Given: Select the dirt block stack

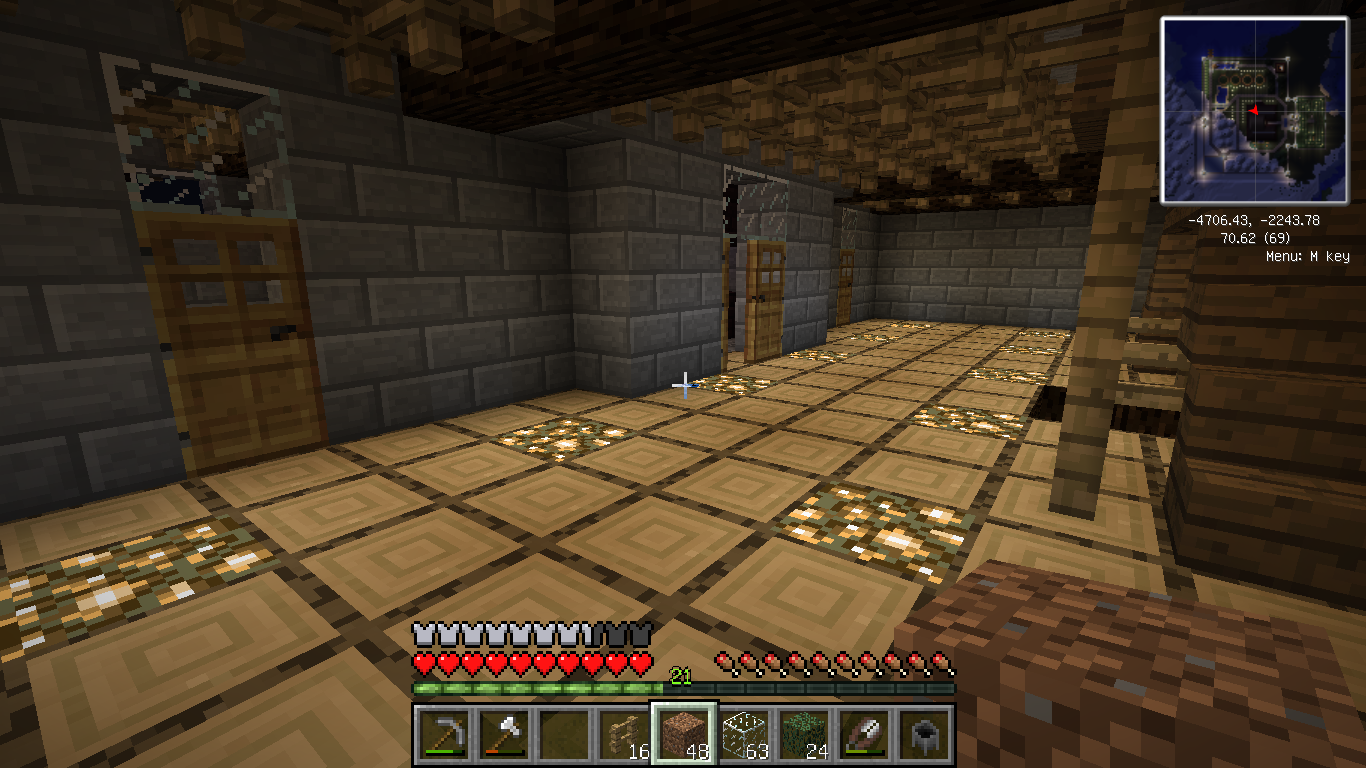Looking at the screenshot, I should click(684, 735).
